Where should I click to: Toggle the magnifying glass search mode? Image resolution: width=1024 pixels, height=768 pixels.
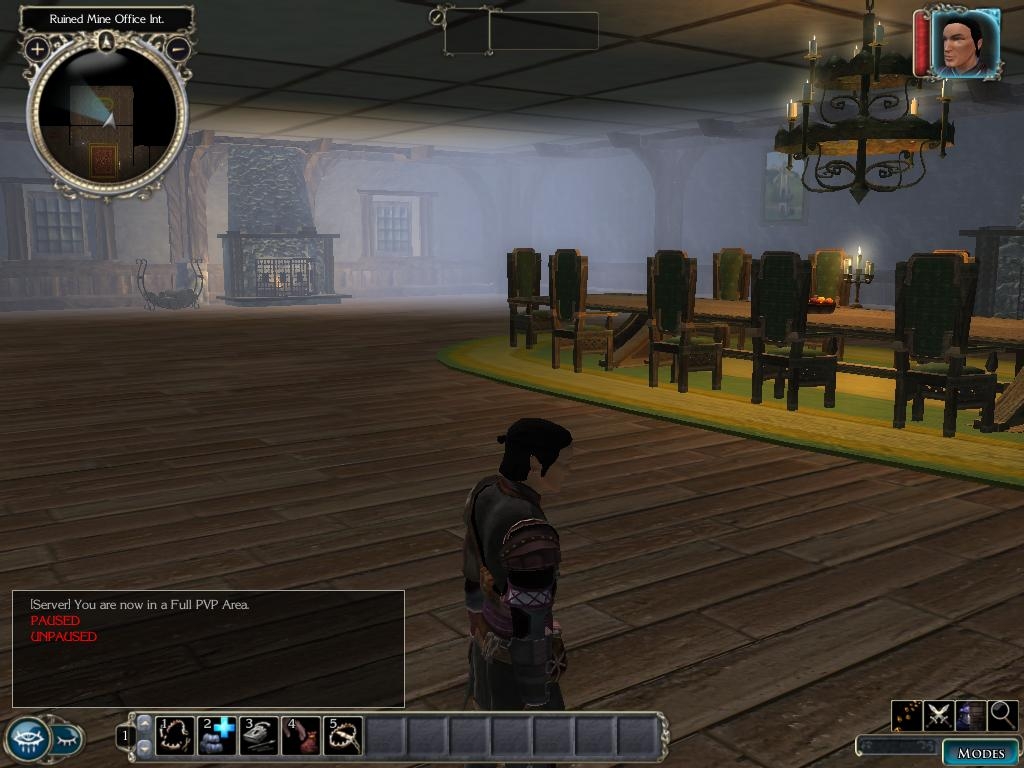click(1003, 715)
